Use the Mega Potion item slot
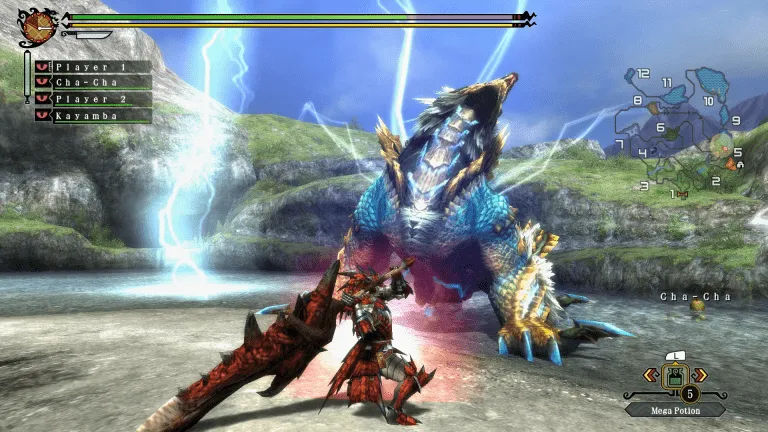The height and width of the screenshot is (432, 768). coord(675,376)
